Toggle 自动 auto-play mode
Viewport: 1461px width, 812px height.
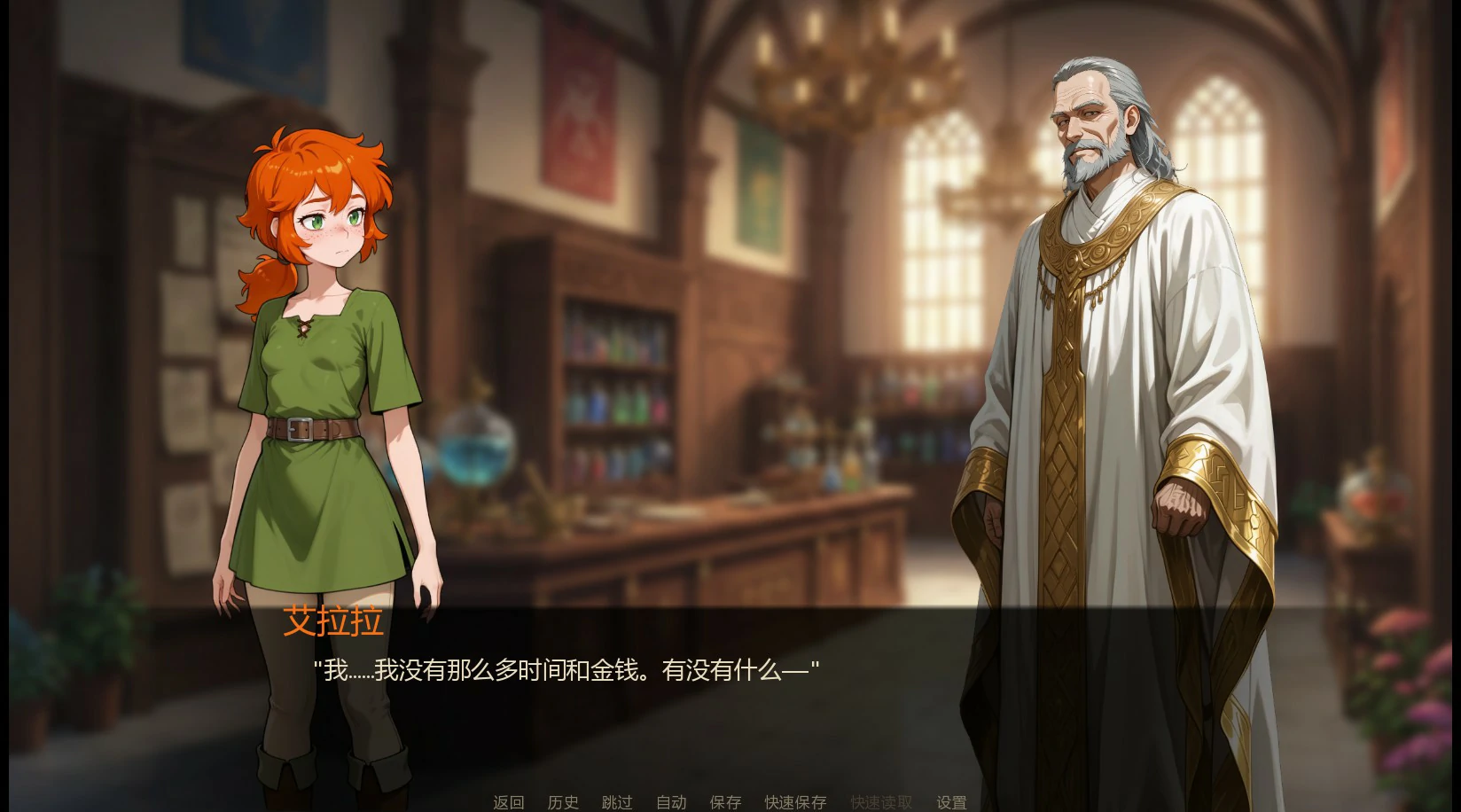coord(671,801)
